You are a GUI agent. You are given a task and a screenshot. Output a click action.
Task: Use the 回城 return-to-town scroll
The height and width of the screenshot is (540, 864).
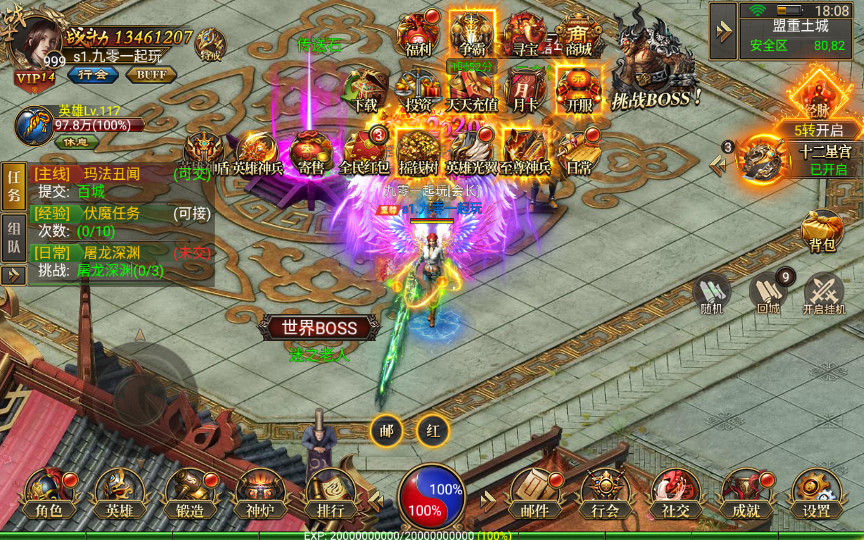click(768, 293)
